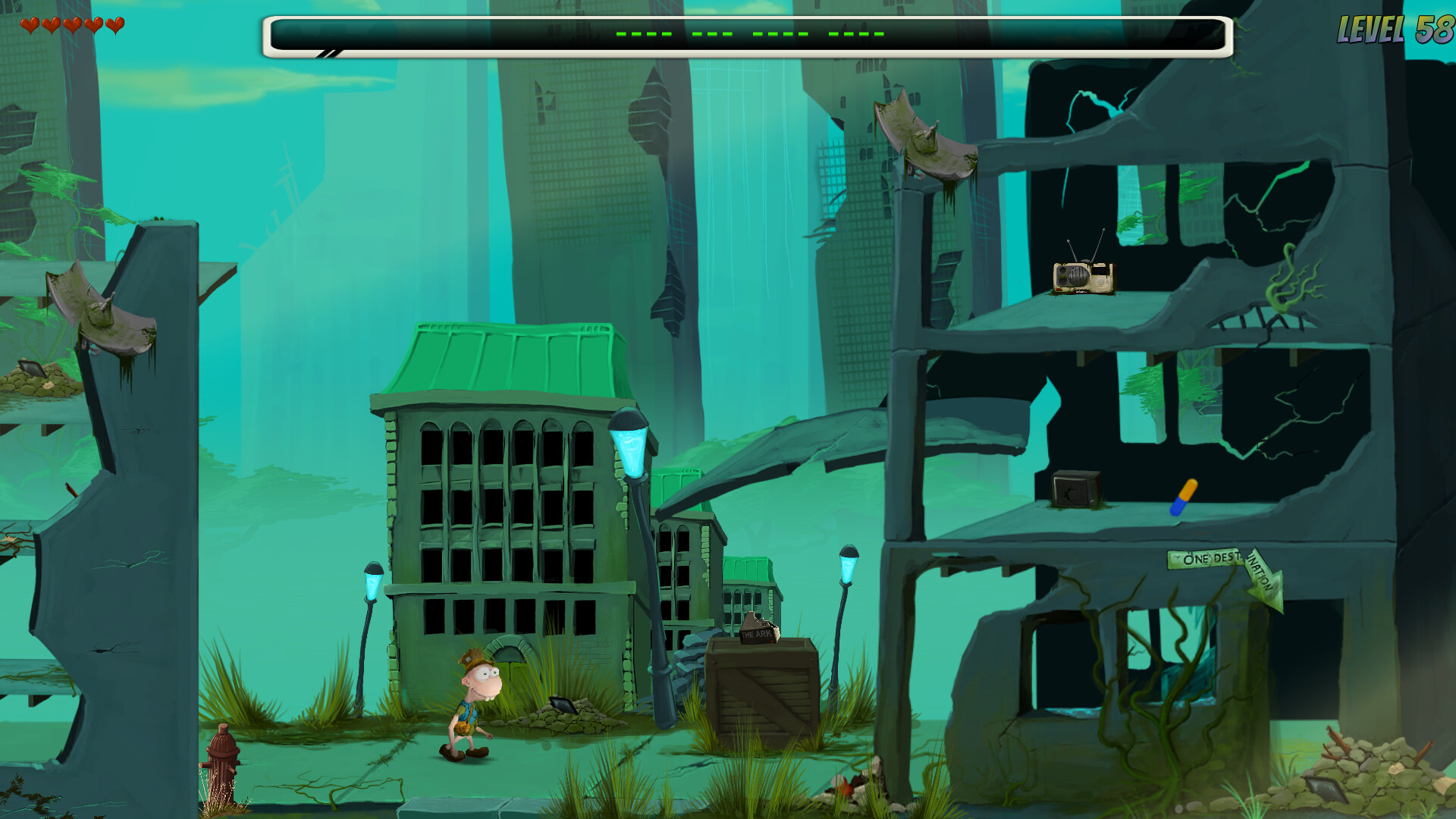Click the toy boat labeled THE ARK
Viewport: 1456px width, 819px height.
click(x=760, y=631)
